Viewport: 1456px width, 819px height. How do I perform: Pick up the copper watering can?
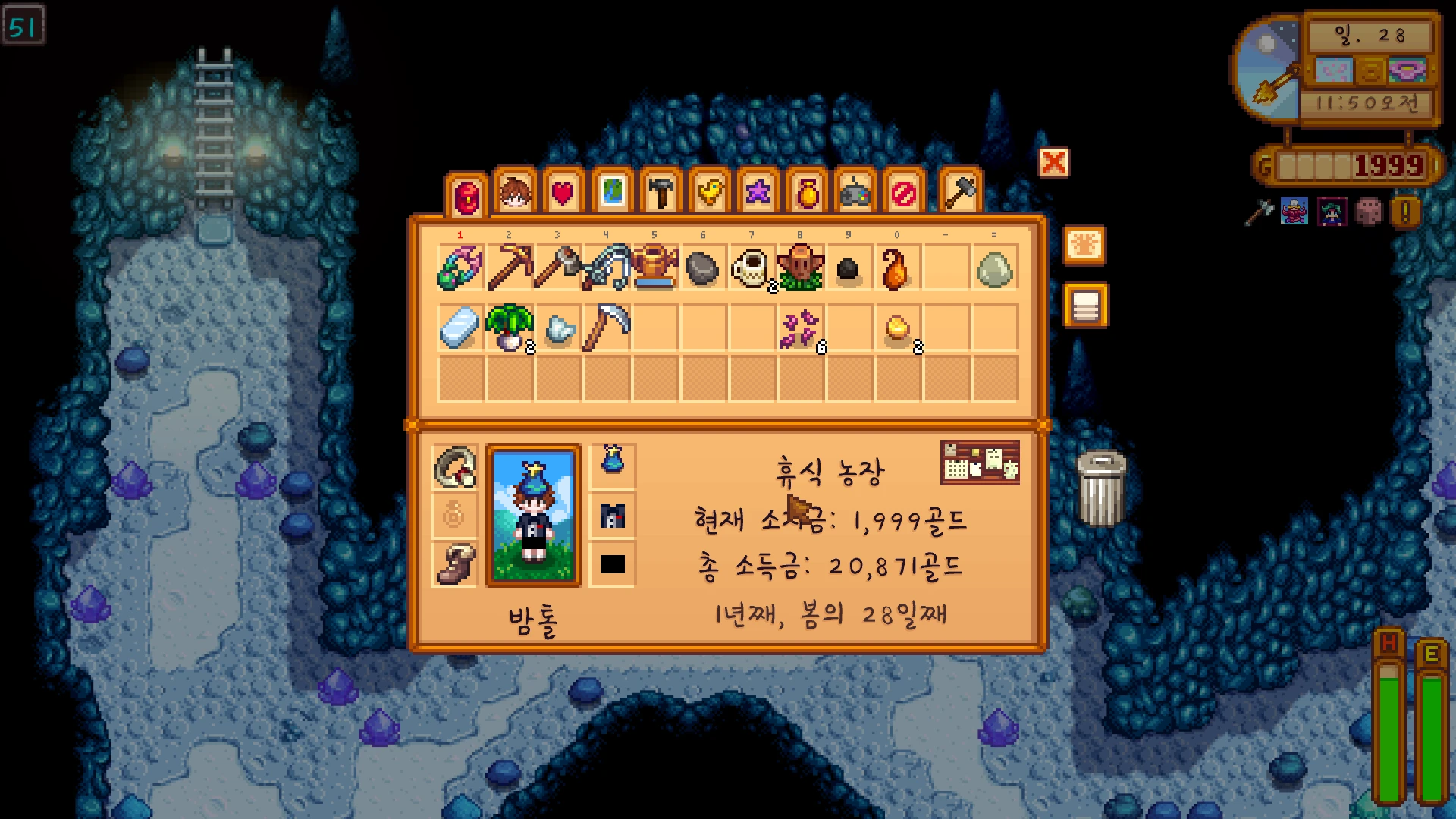pyautogui.click(x=655, y=267)
